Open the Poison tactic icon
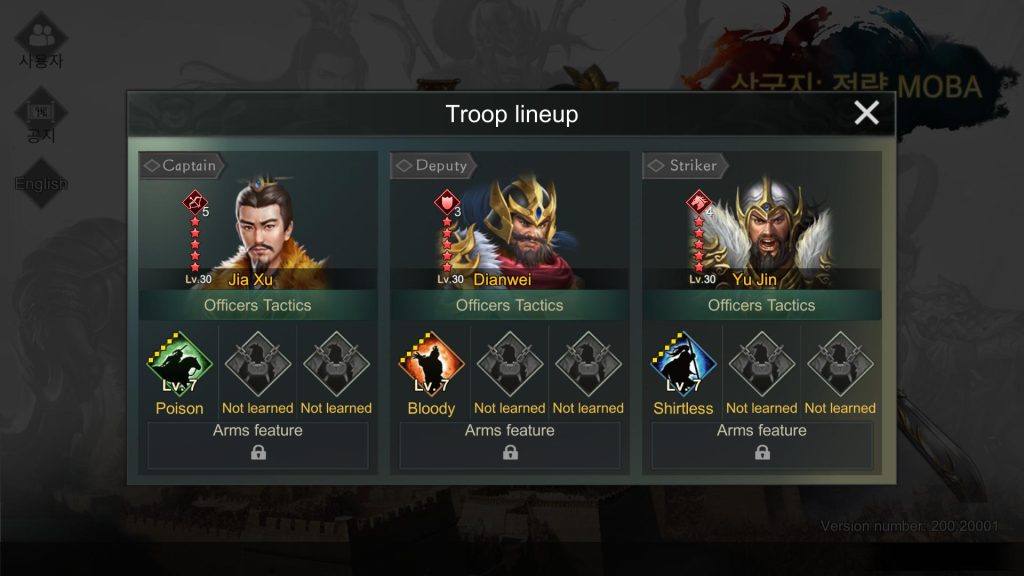 click(180, 366)
